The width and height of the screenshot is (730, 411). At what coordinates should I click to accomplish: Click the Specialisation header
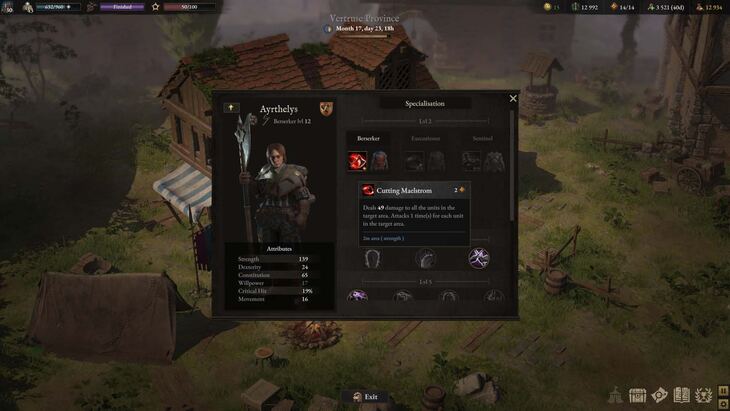point(424,103)
